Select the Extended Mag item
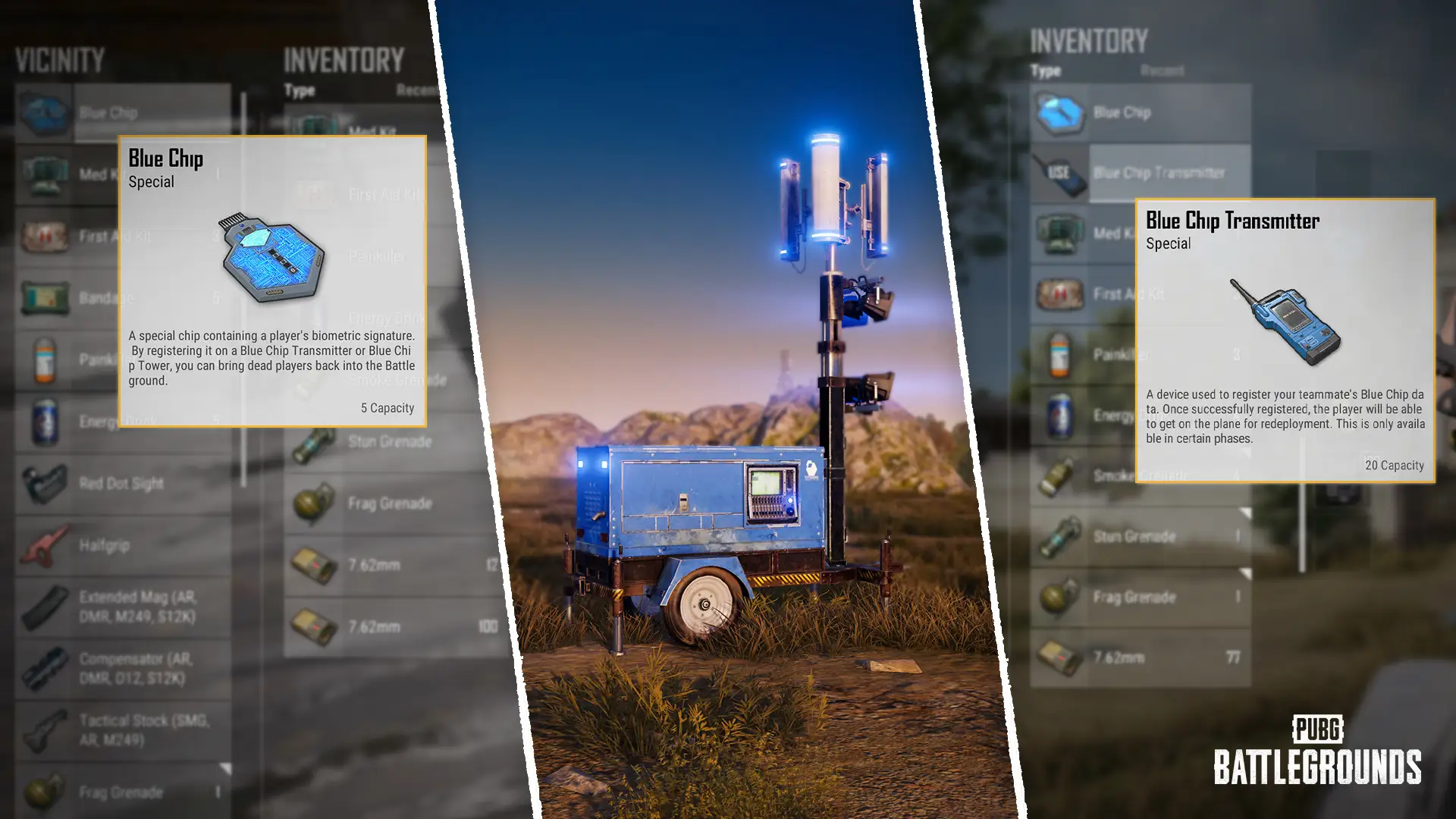The image size is (1456, 819). (x=123, y=607)
